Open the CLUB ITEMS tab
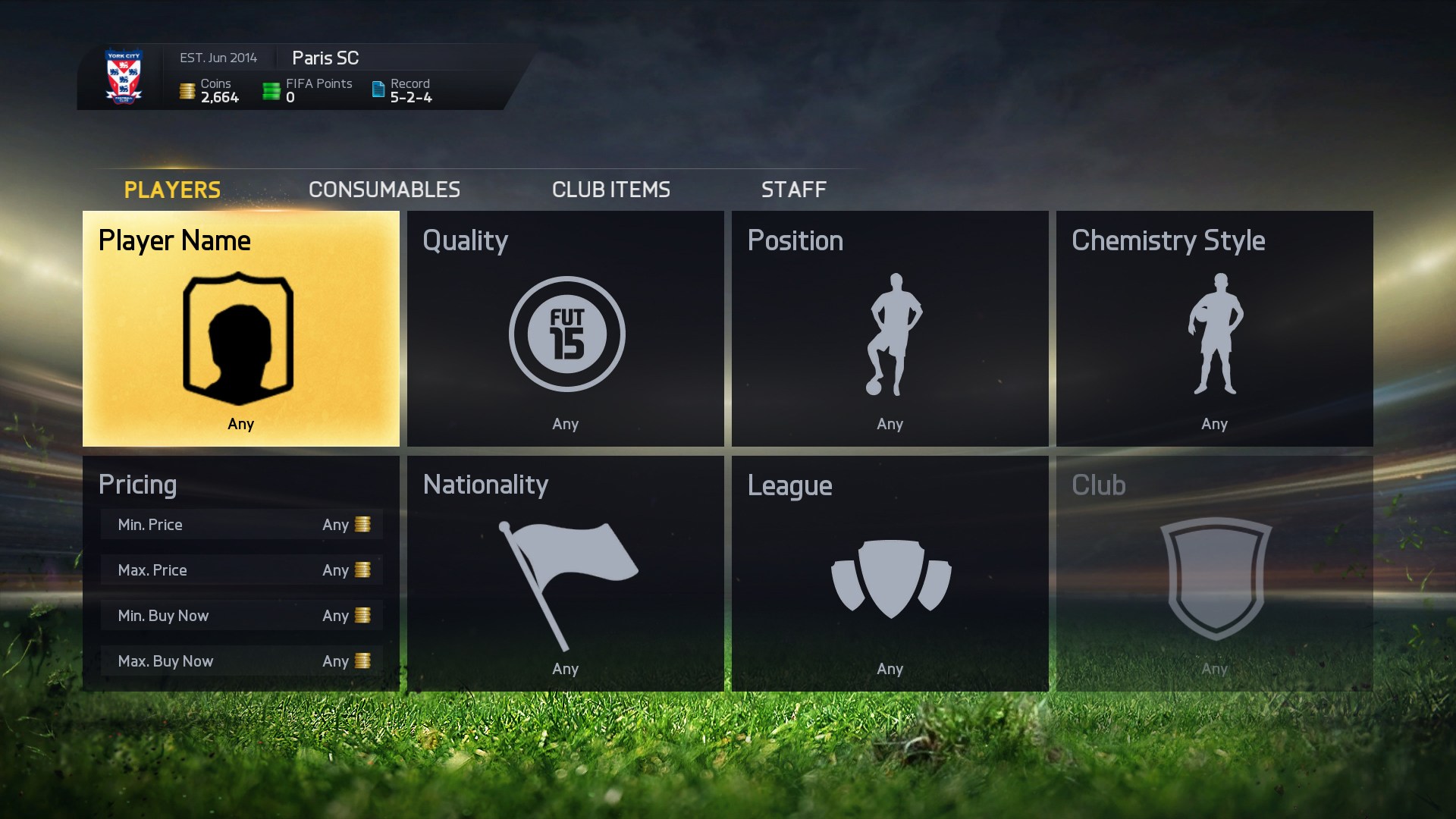Image resolution: width=1456 pixels, height=819 pixels. coord(610,190)
